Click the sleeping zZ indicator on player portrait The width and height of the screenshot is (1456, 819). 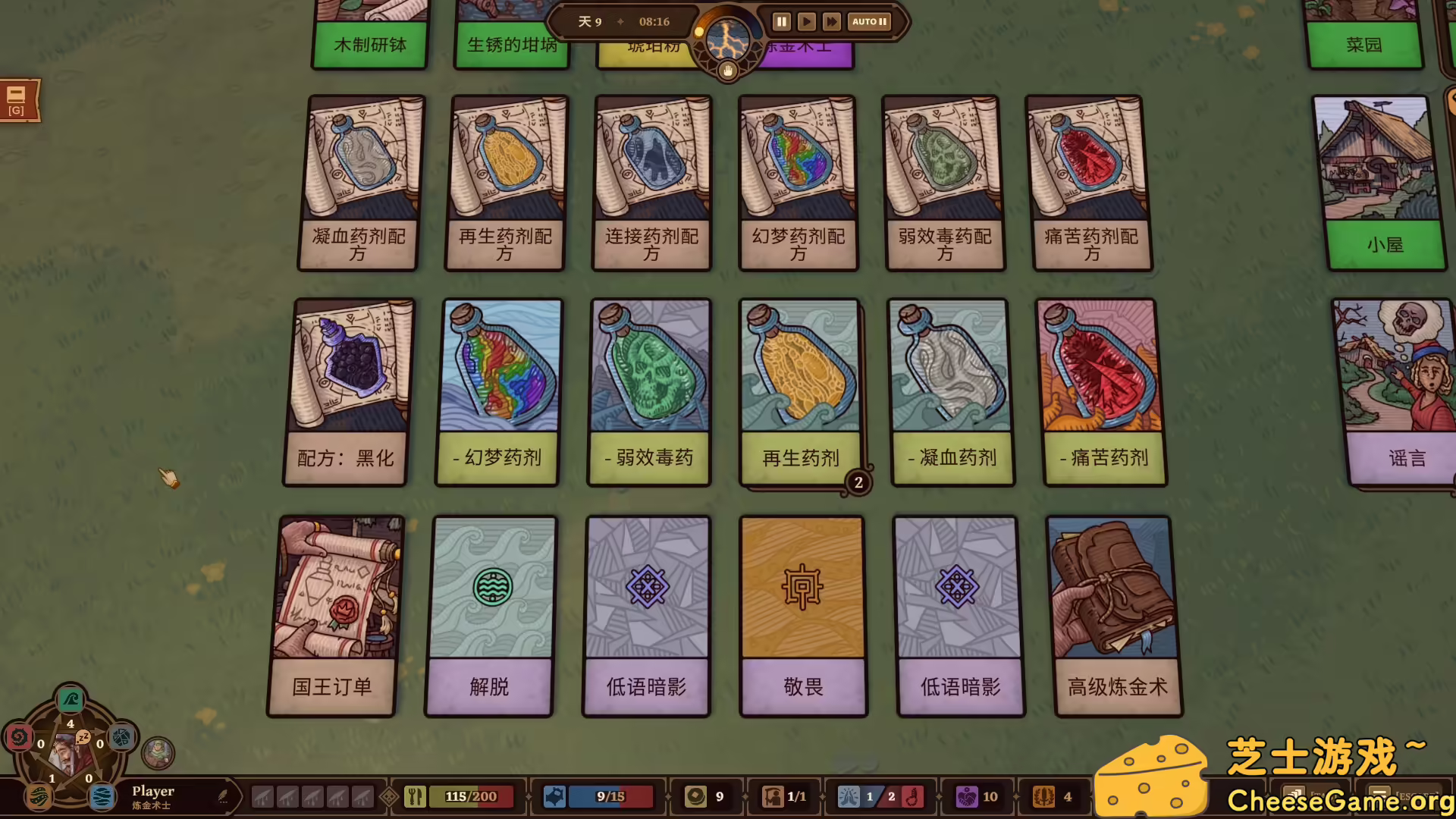(83, 738)
